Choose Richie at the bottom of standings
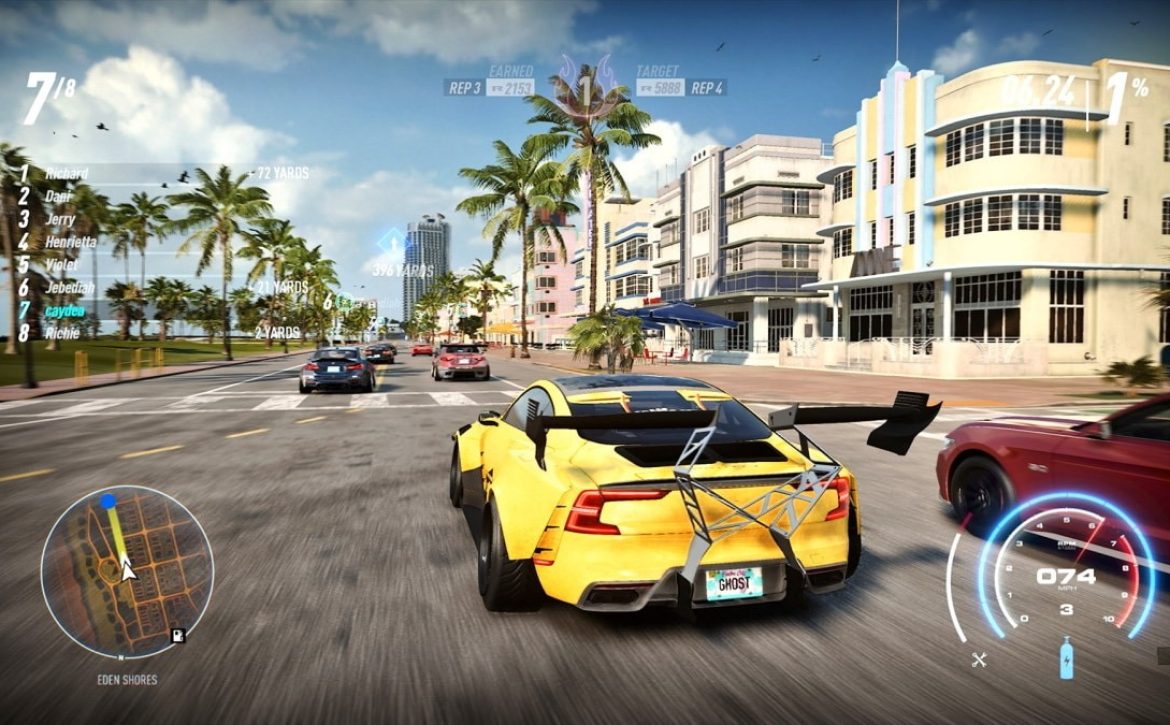The width and height of the screenshot is (1170, 725). click(62, 333)
